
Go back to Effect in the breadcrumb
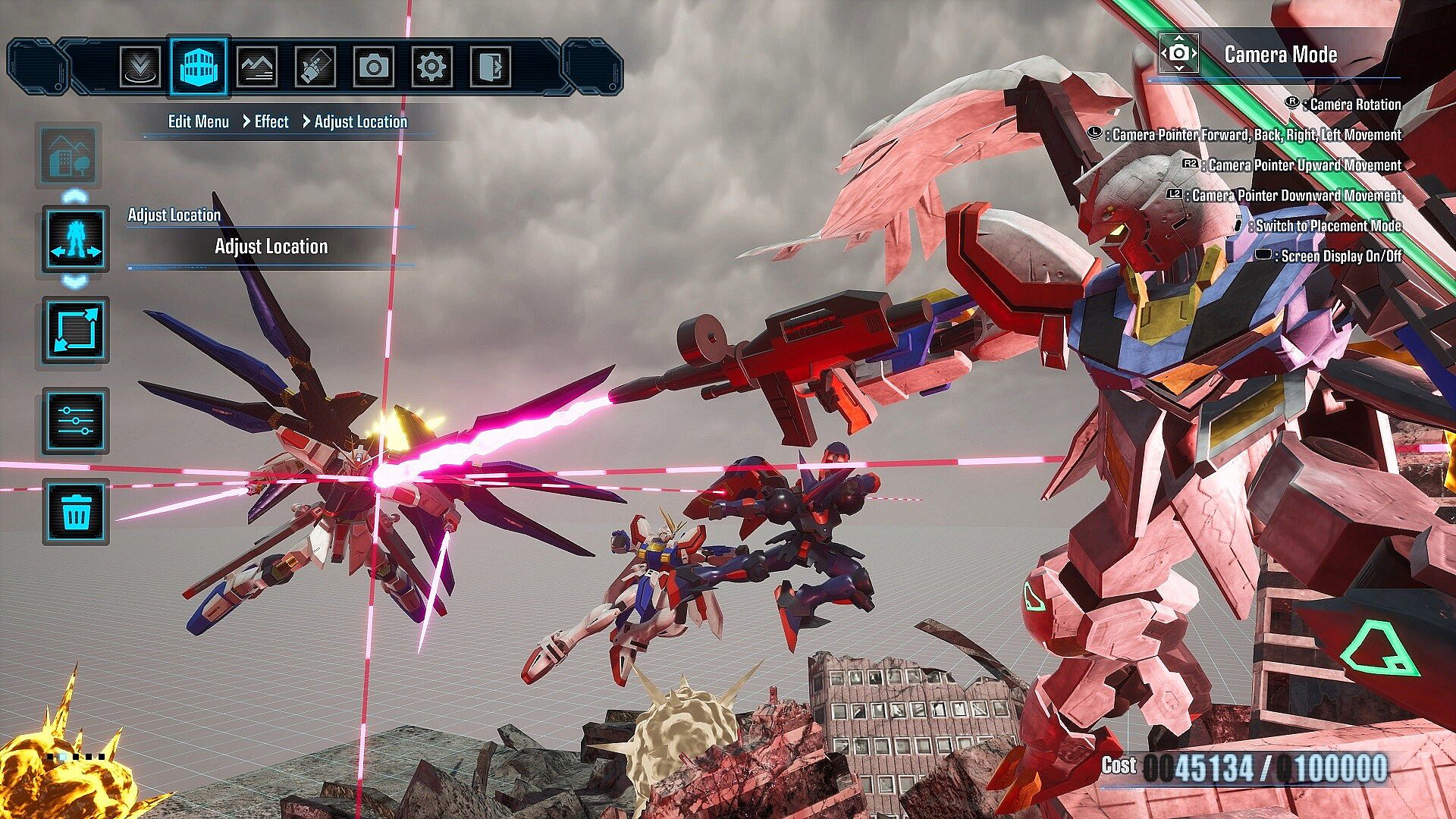coord(271,122)
